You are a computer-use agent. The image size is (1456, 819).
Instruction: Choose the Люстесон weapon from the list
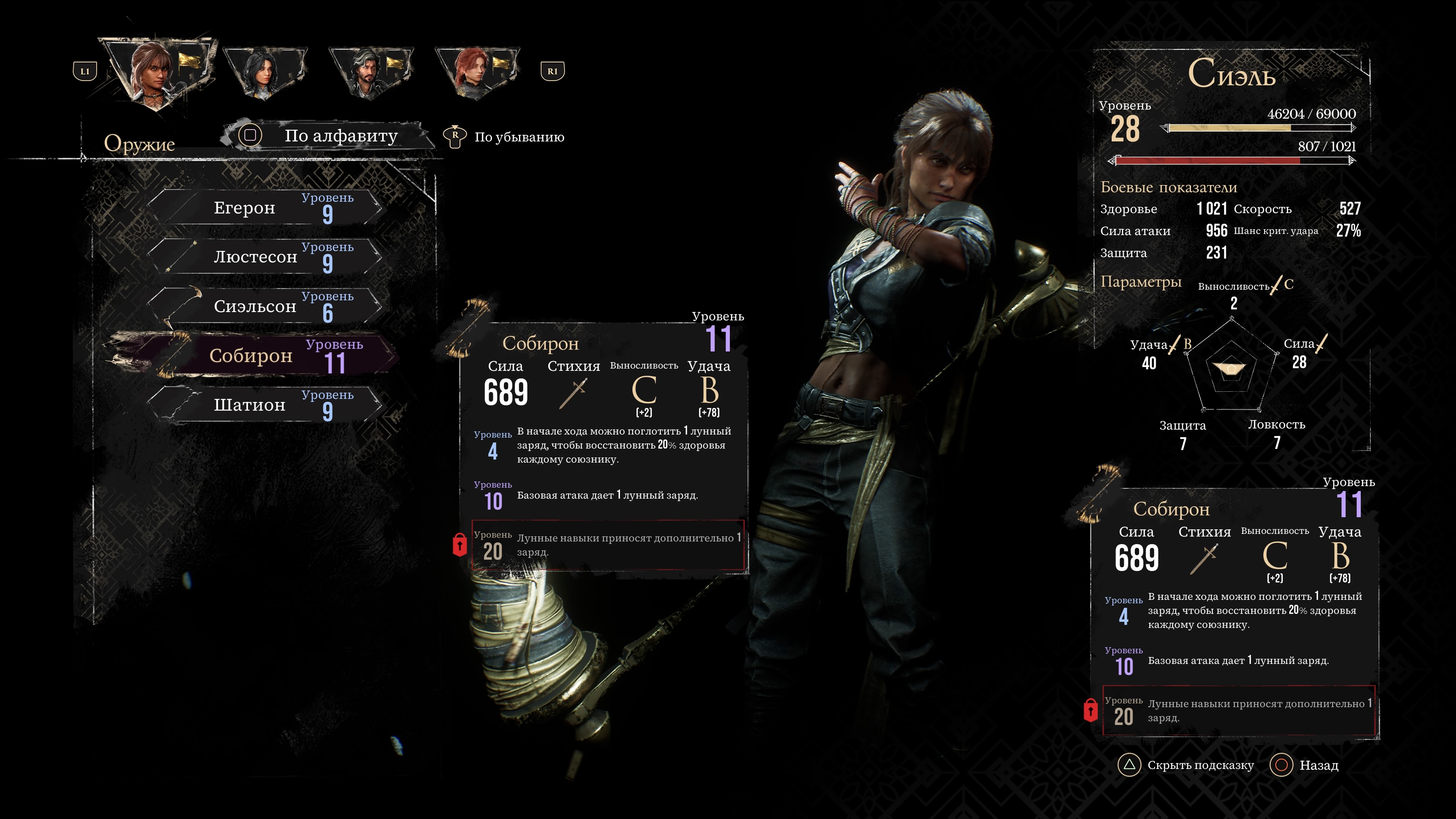pos(266,257)
